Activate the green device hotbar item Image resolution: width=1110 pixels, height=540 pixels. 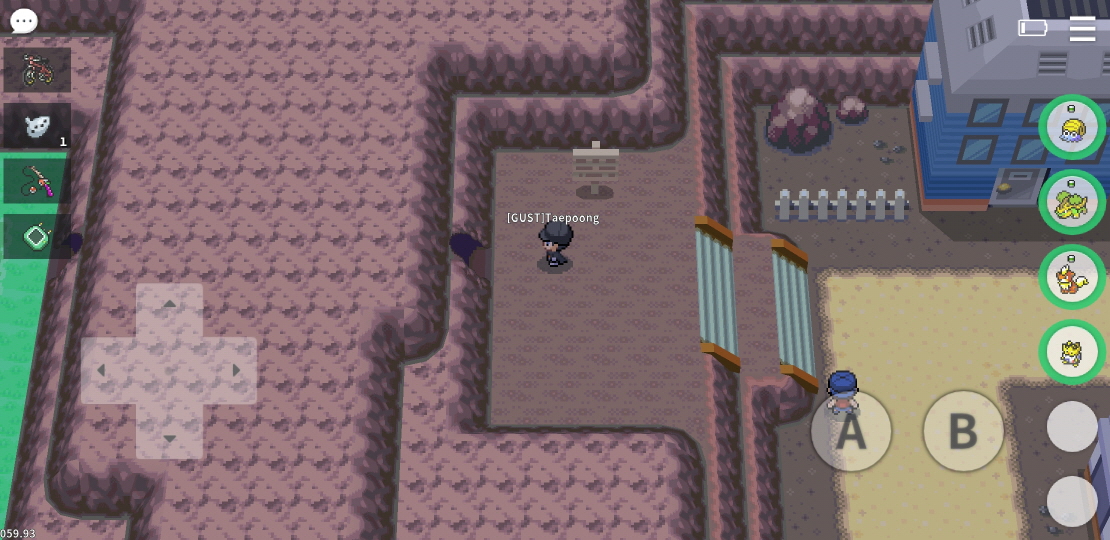coord(37,237)
